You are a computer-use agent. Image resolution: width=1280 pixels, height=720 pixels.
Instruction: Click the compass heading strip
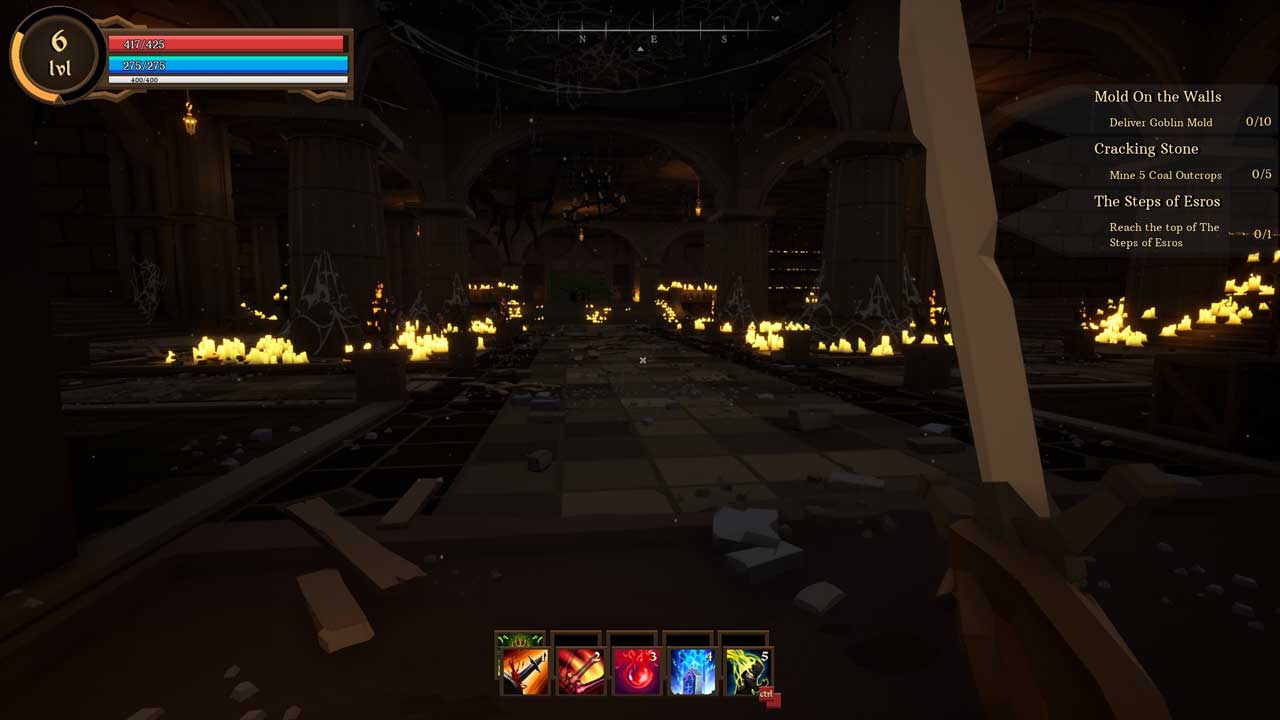tap(653, 38)
